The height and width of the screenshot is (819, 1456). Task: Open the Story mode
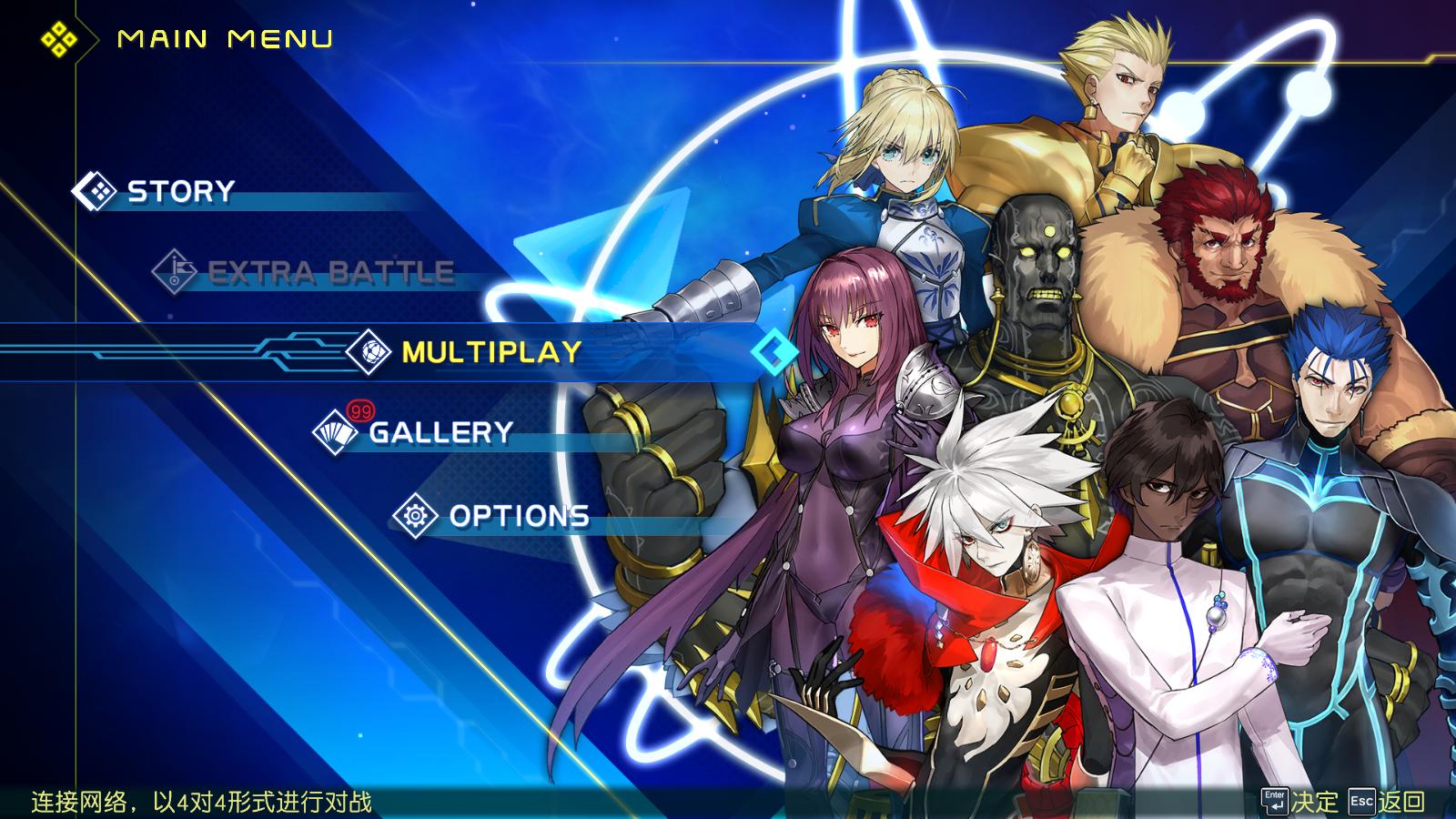point(180,191)
